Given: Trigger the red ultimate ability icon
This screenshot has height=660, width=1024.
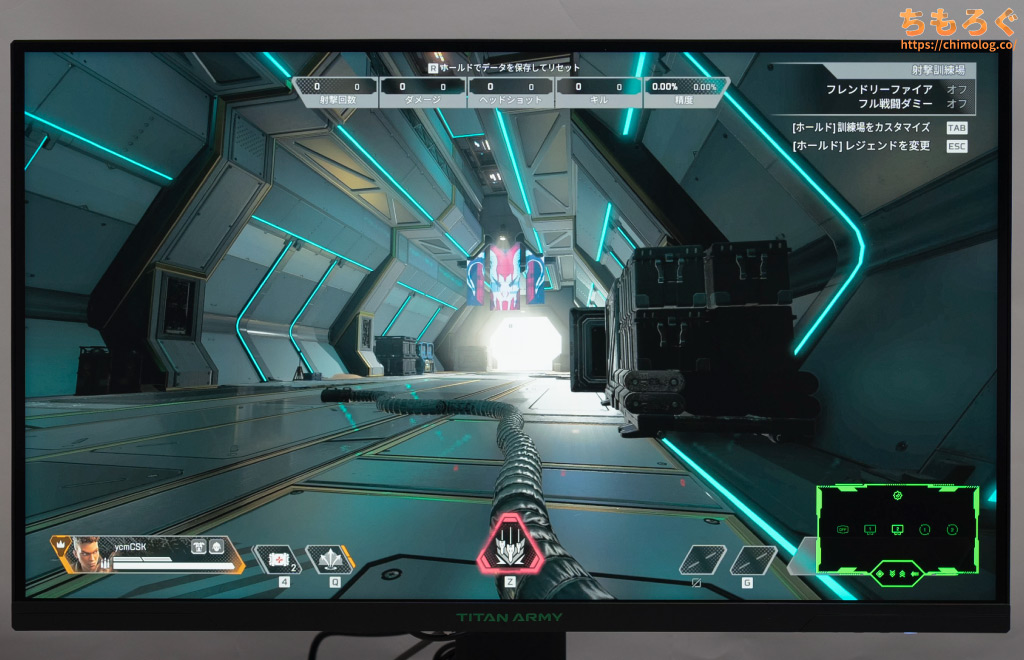Looking at the screenshot, I should point(509,547).
